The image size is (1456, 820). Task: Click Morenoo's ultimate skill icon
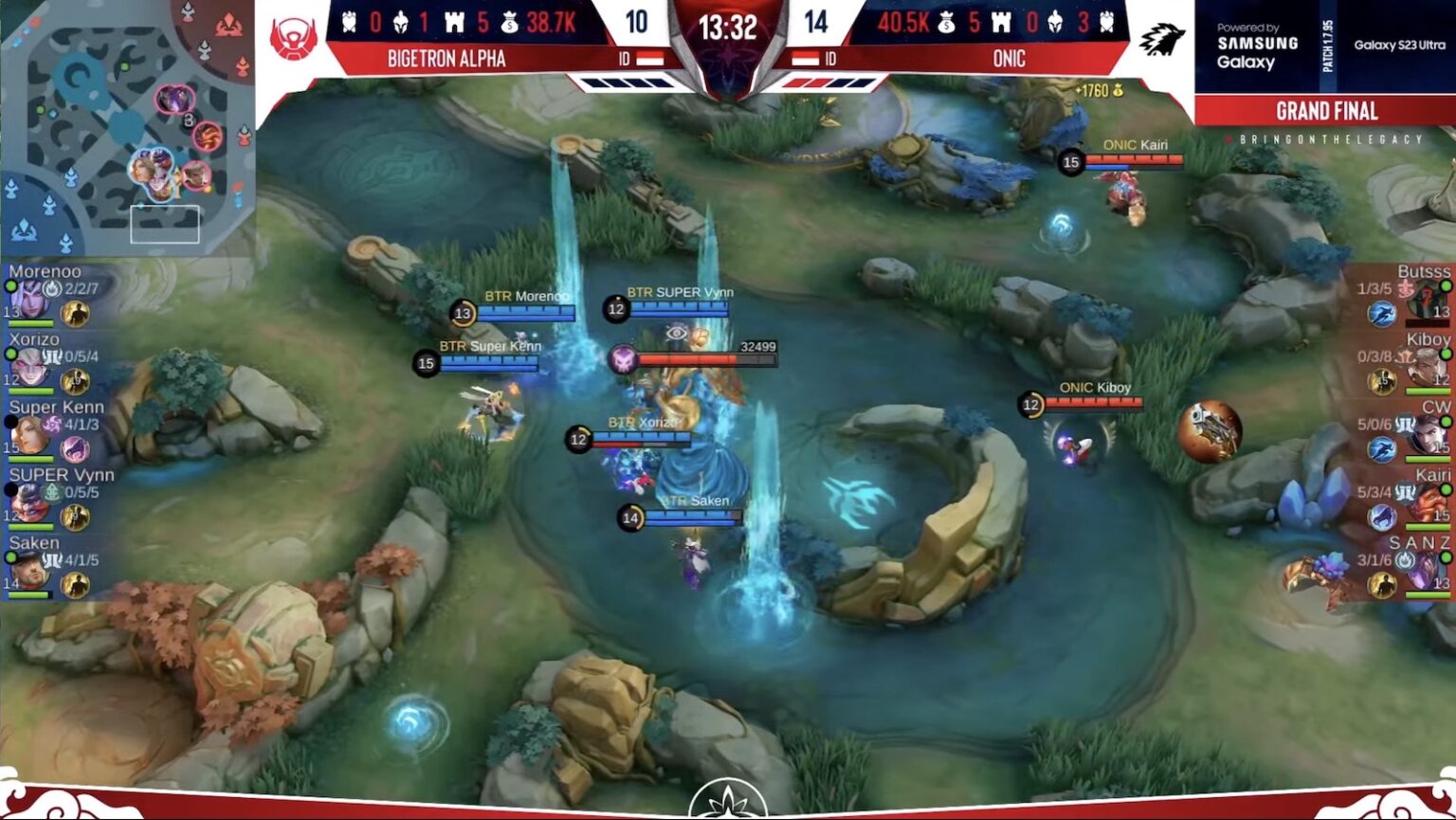tap(52, 287)
